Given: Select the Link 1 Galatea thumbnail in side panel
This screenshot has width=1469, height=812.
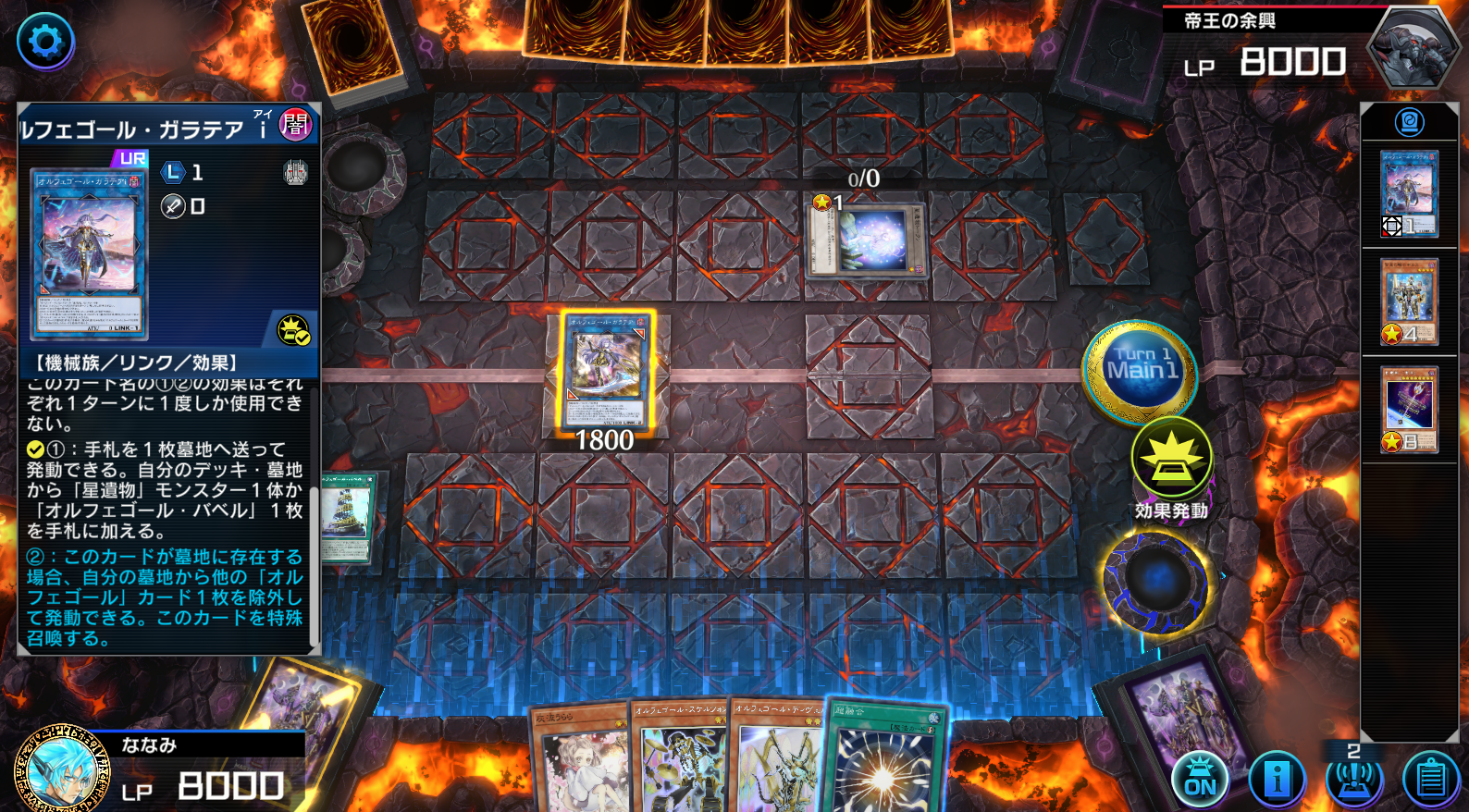Looking at the screenshot, I should (1409, 193).
